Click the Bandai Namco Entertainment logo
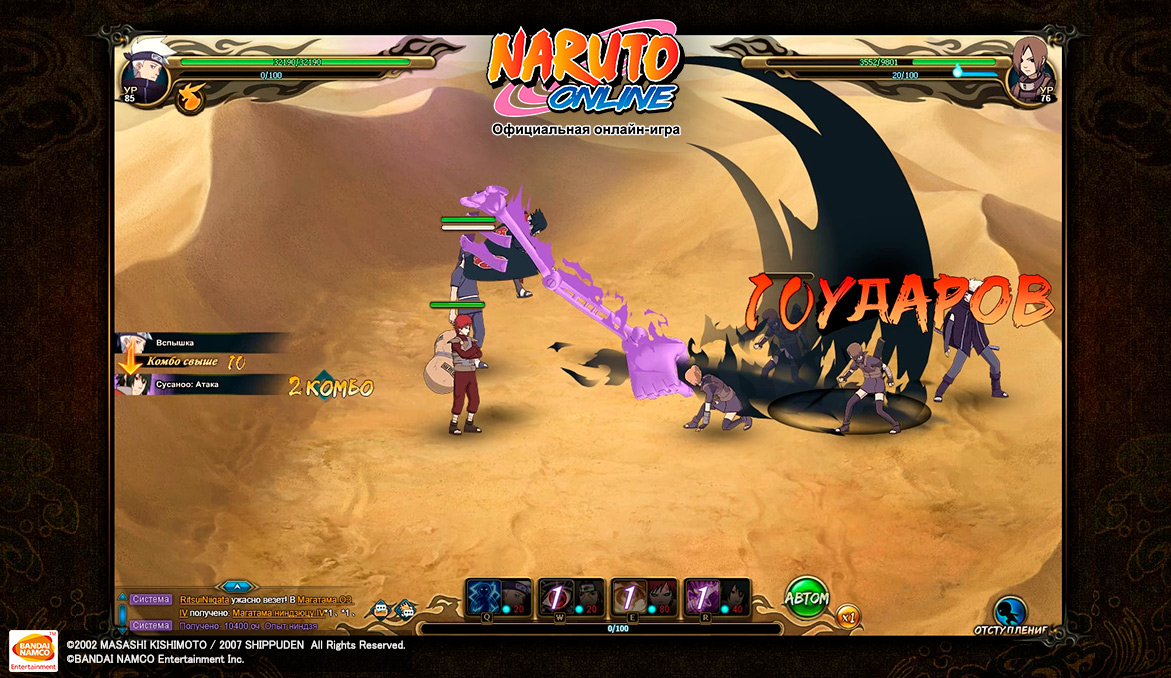This screenshot has height=678, width=1171. (x=33, y=650)
